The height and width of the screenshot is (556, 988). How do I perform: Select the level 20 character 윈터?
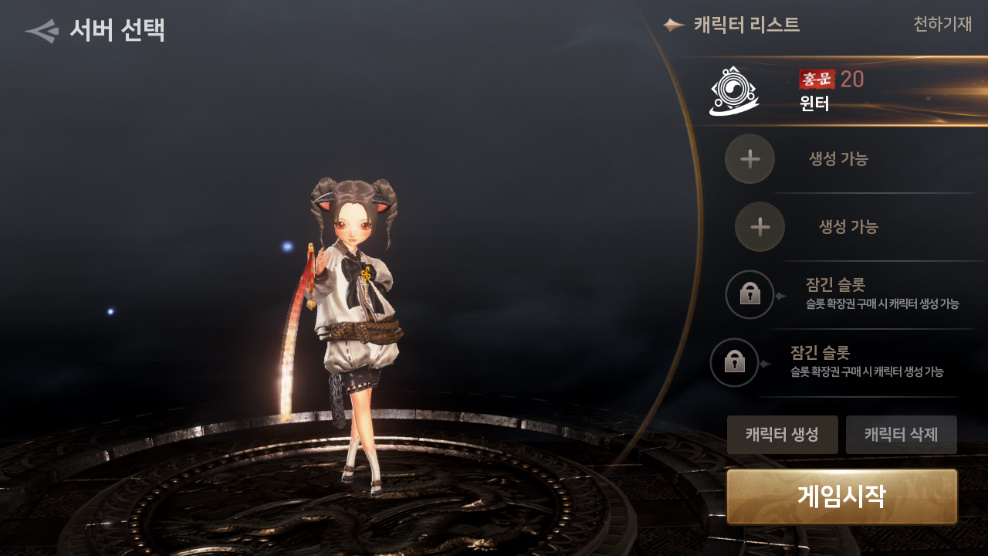coord(832,91)
